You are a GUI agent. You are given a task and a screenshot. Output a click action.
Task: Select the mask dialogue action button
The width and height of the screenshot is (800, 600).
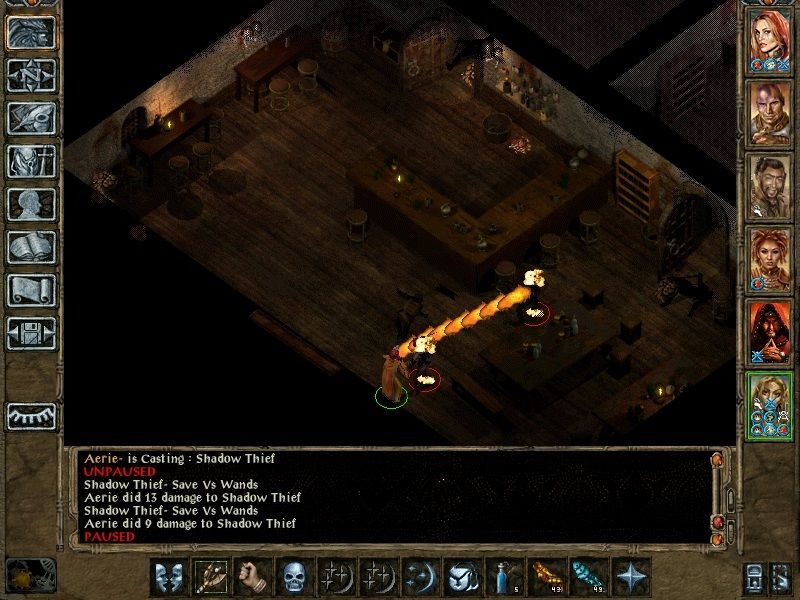pyautogui.click(x=168, y=578)
